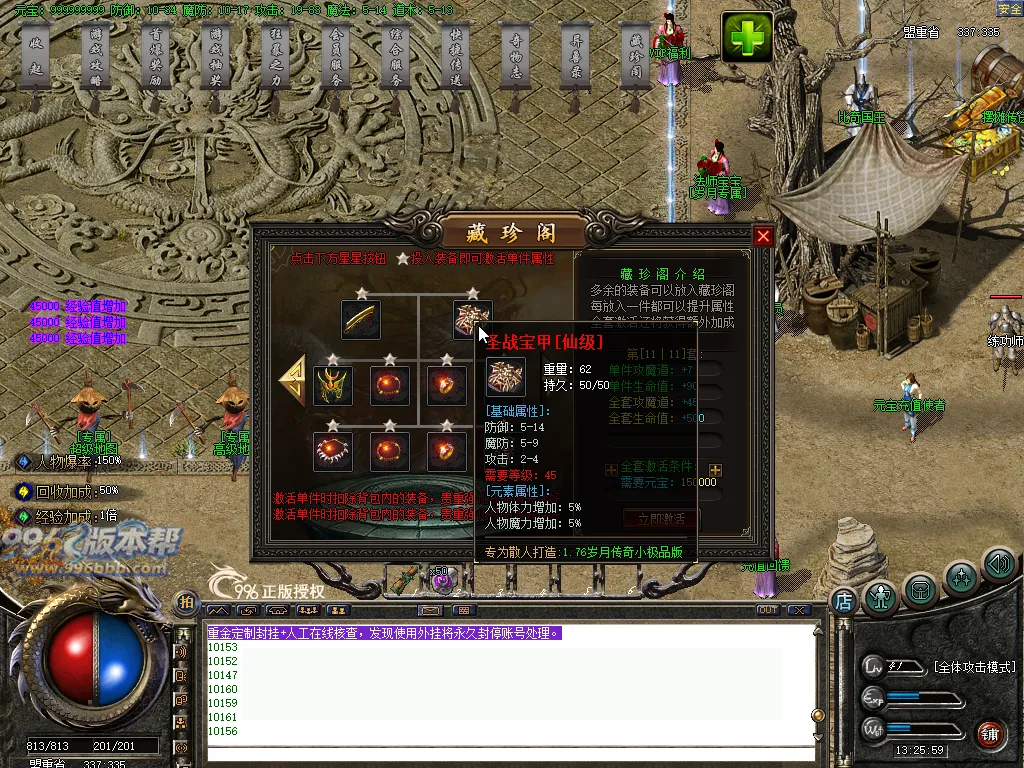The image size is (1024, 768).
Task: Select the spiked red necklace slot
Action: tap(333, 451)
